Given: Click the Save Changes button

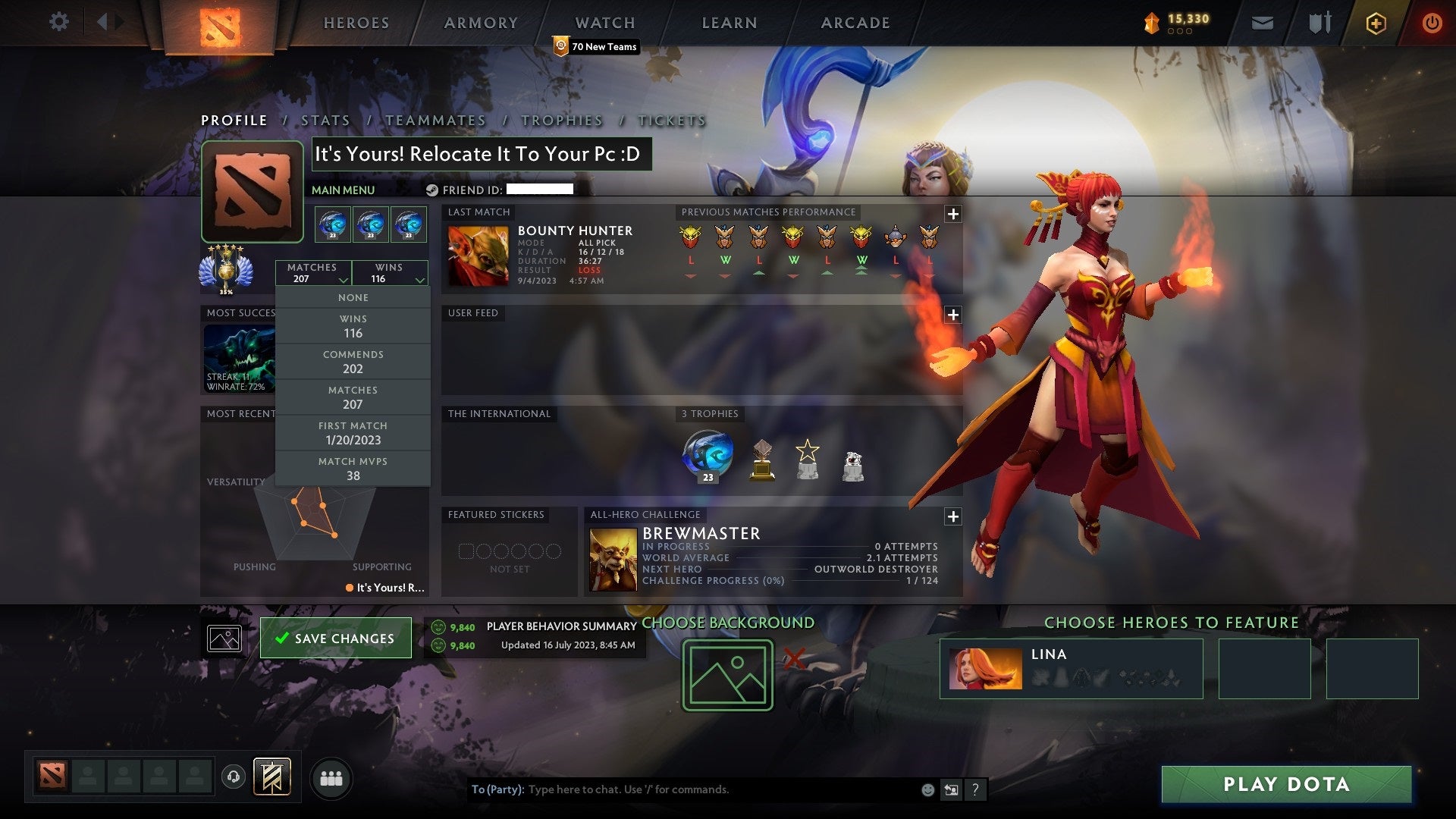Looking at the screenshot, I should click(336, 638).
